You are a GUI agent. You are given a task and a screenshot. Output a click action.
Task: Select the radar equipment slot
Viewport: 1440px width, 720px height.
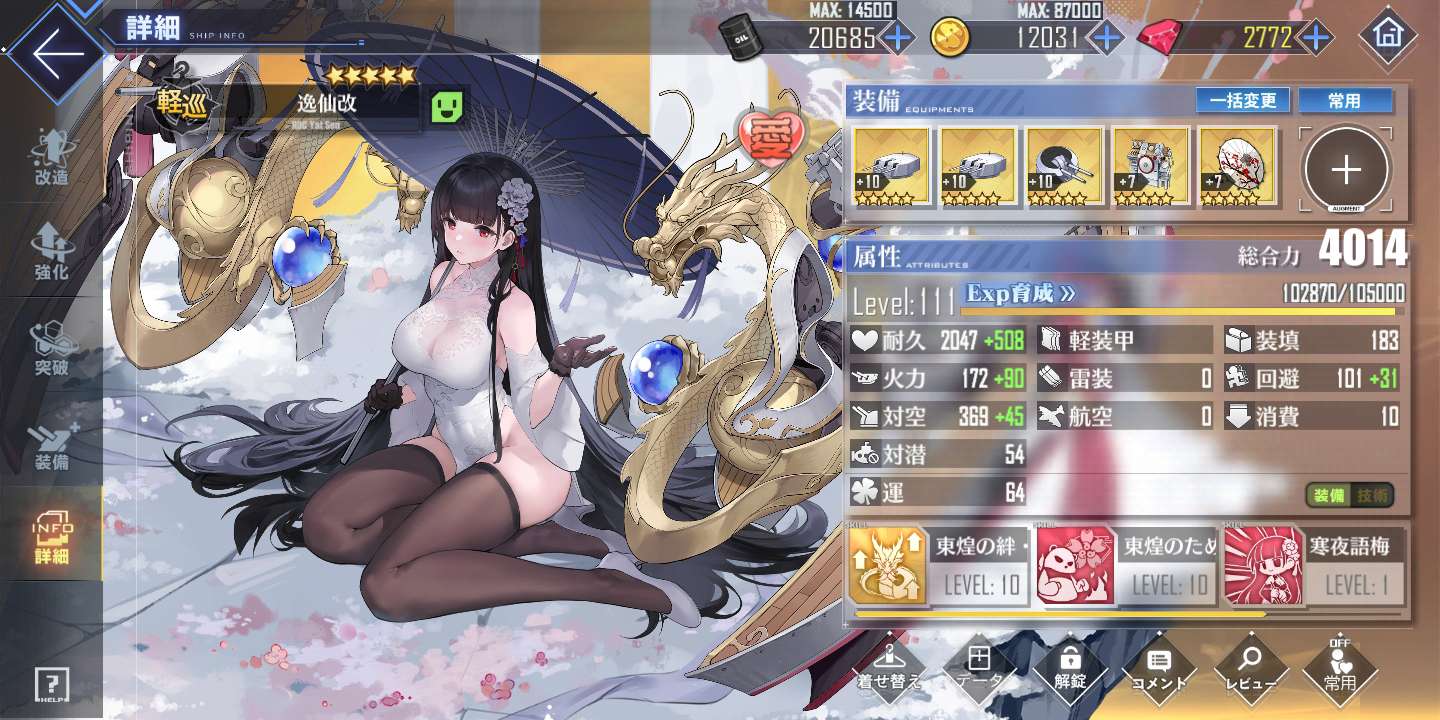(1152, 166)
